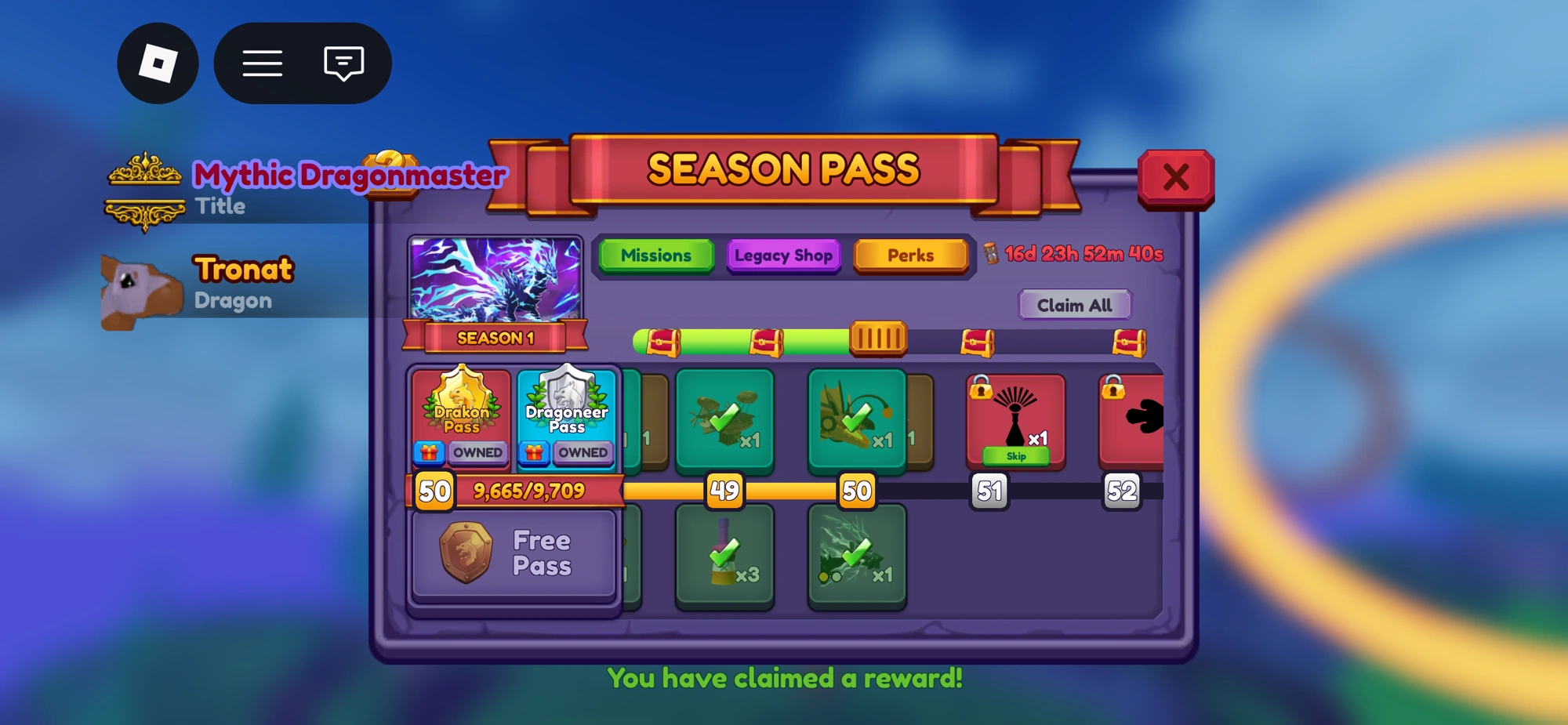Open the Roblox logo menu

pyautogui.click(x=158, y=63)
